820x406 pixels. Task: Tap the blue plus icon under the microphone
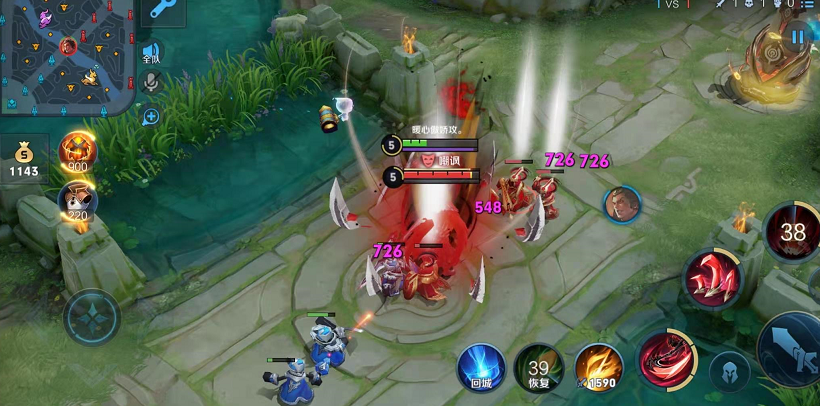coord(151,116)
